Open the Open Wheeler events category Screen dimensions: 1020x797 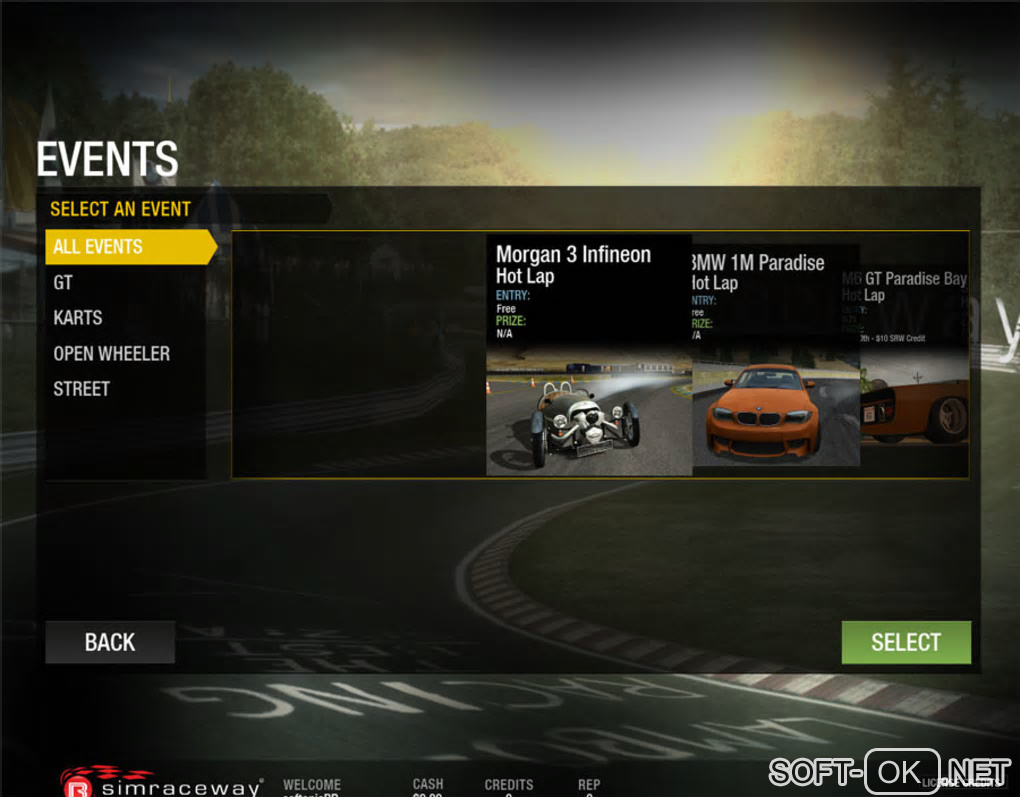point(111,353)
